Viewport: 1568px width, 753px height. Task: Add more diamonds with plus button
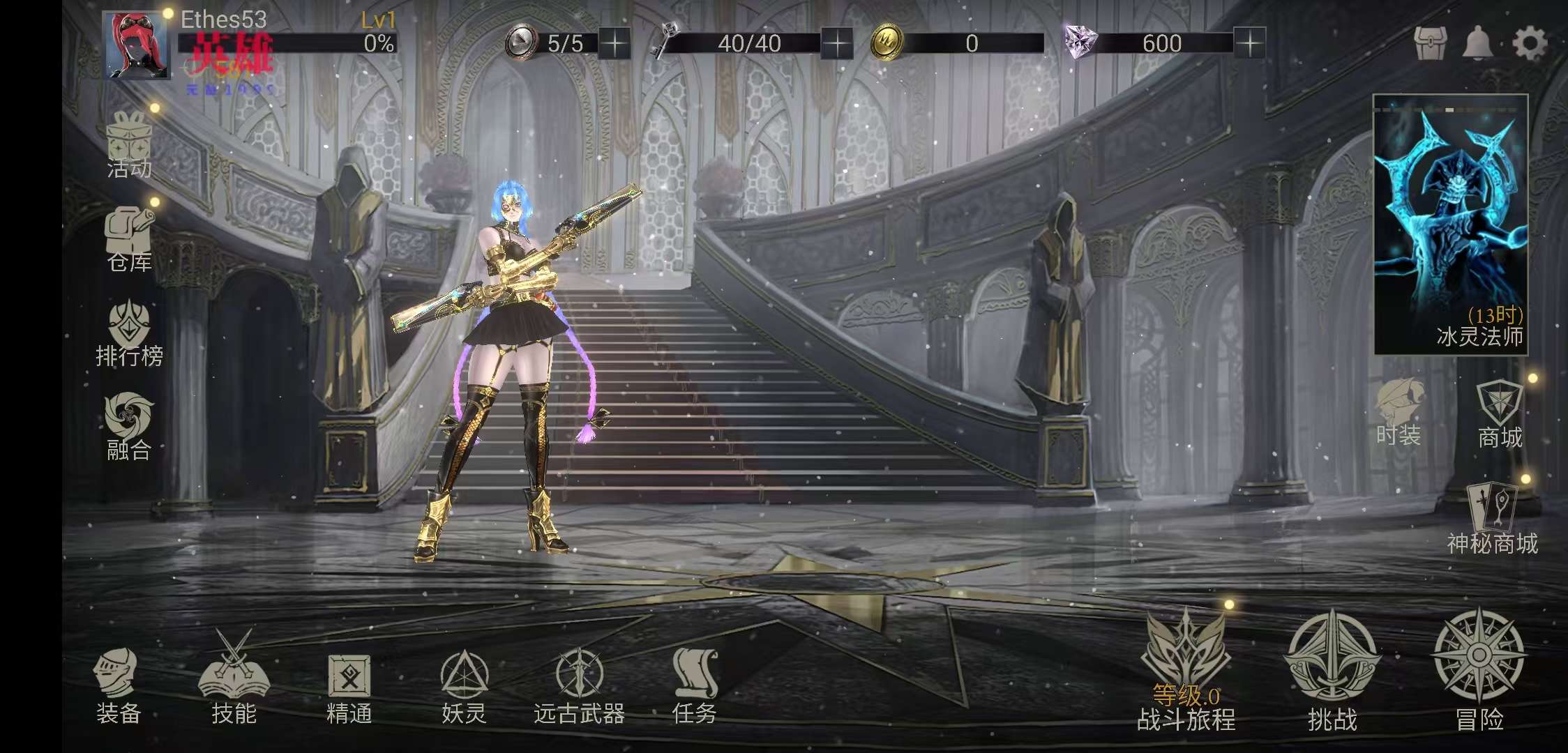(1249, 44)
